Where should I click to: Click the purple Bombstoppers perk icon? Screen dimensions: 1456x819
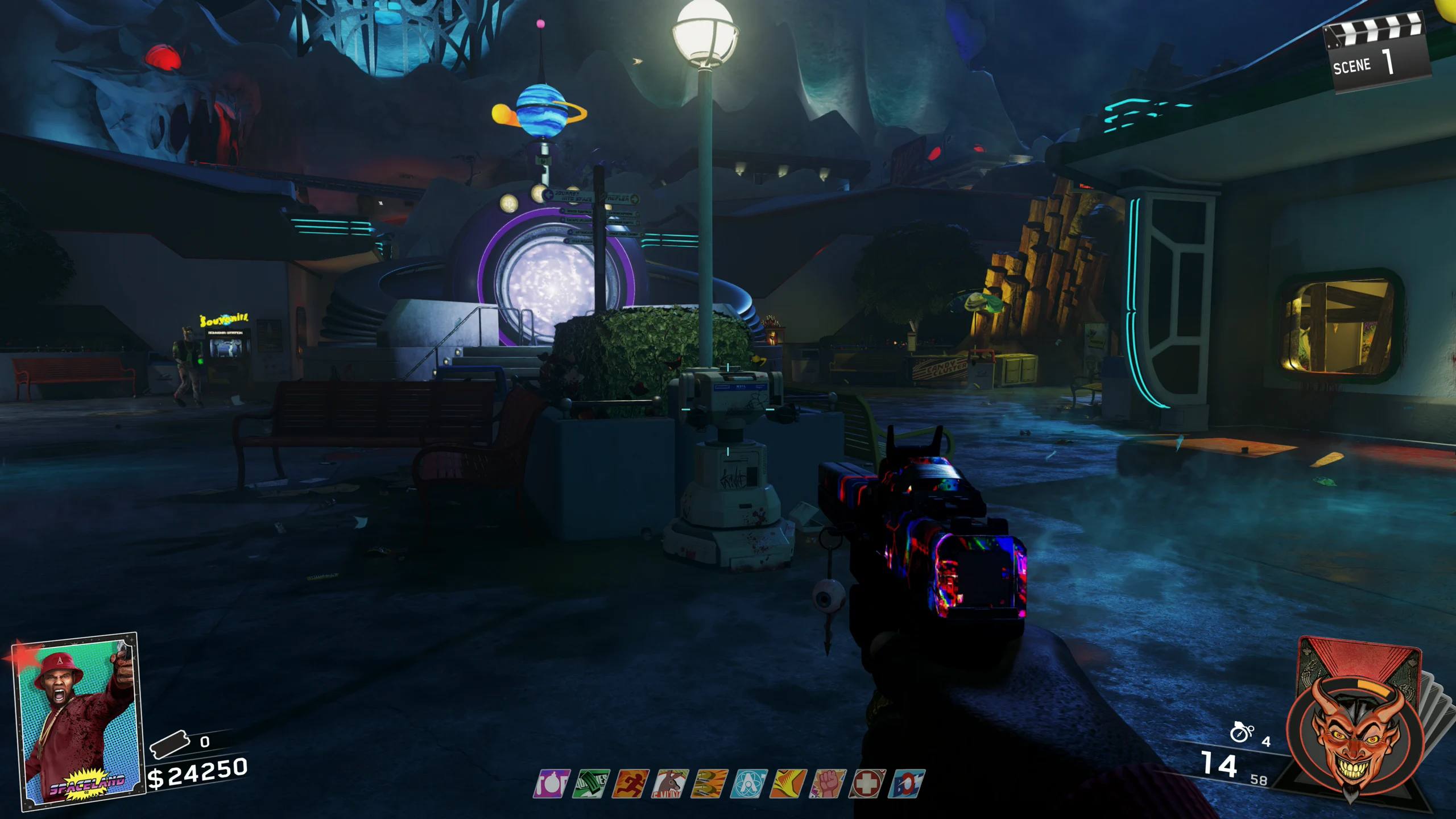click(551, 784)
